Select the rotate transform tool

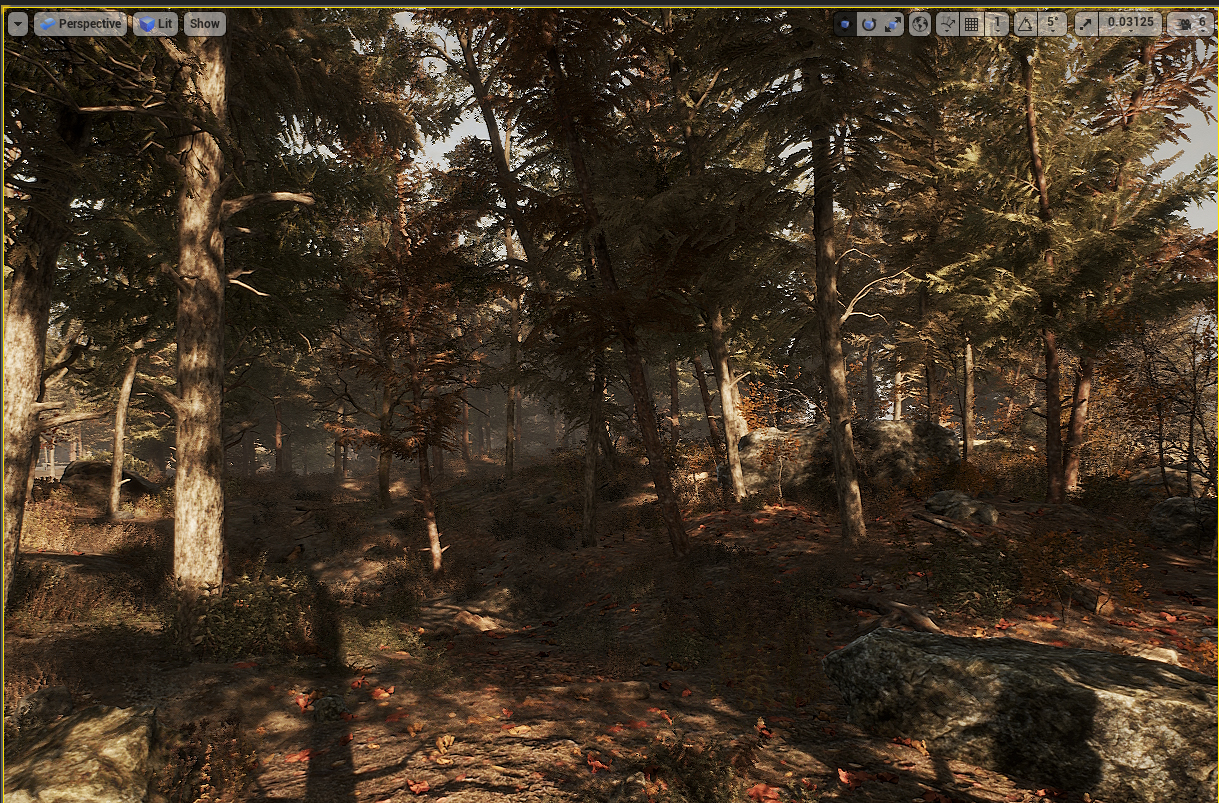point(868,24)
